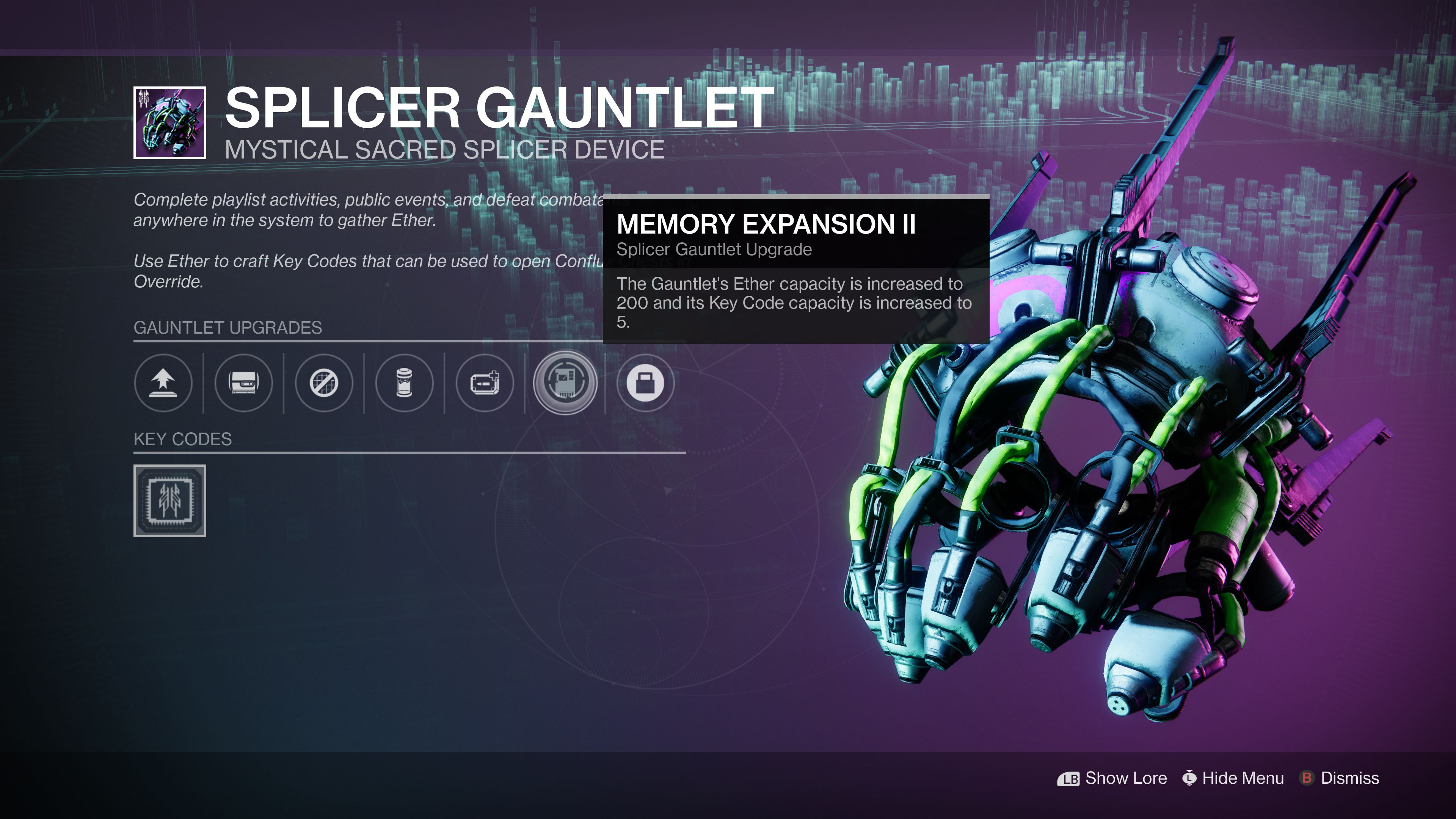
Task: Click the Ether canister upgrade icon
Action: coord(404,383)
